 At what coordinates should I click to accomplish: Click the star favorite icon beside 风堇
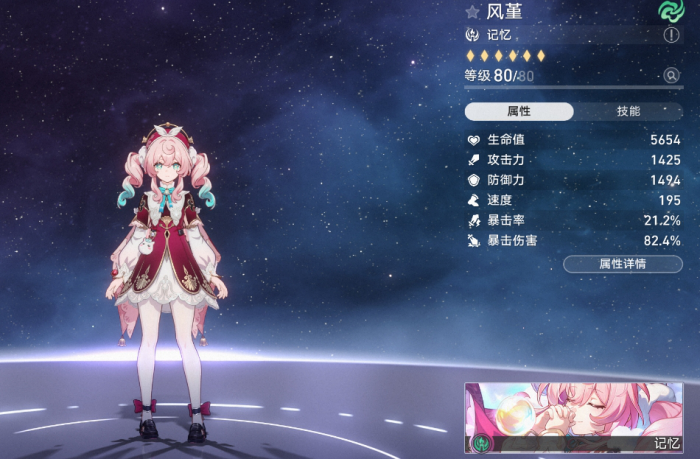(x=472, y=13)
